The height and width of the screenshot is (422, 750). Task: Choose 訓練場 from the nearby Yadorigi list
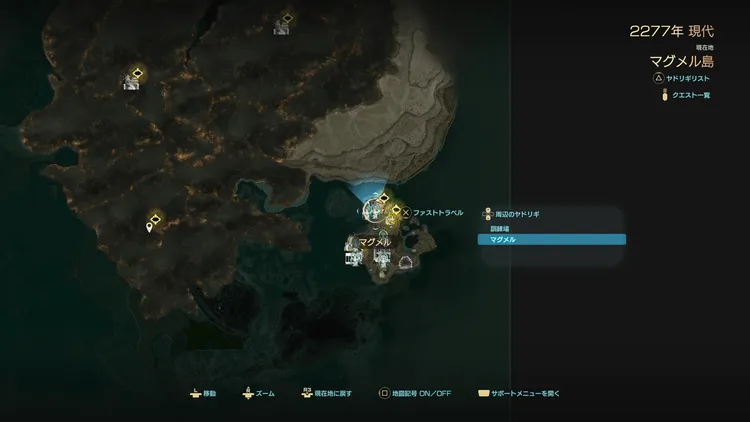tap(551, 229)
